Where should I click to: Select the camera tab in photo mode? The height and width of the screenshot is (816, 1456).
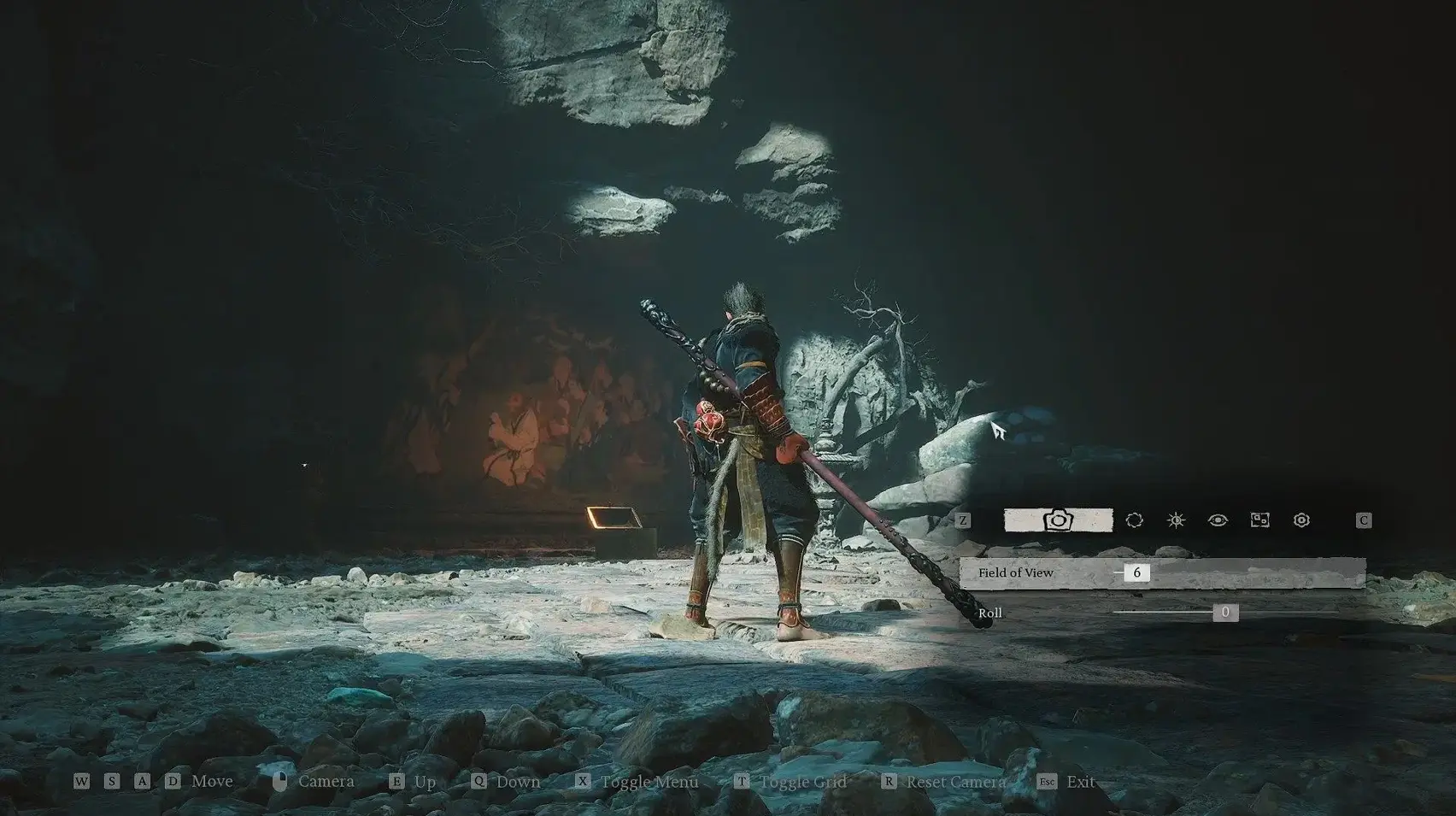point(1058,520)
